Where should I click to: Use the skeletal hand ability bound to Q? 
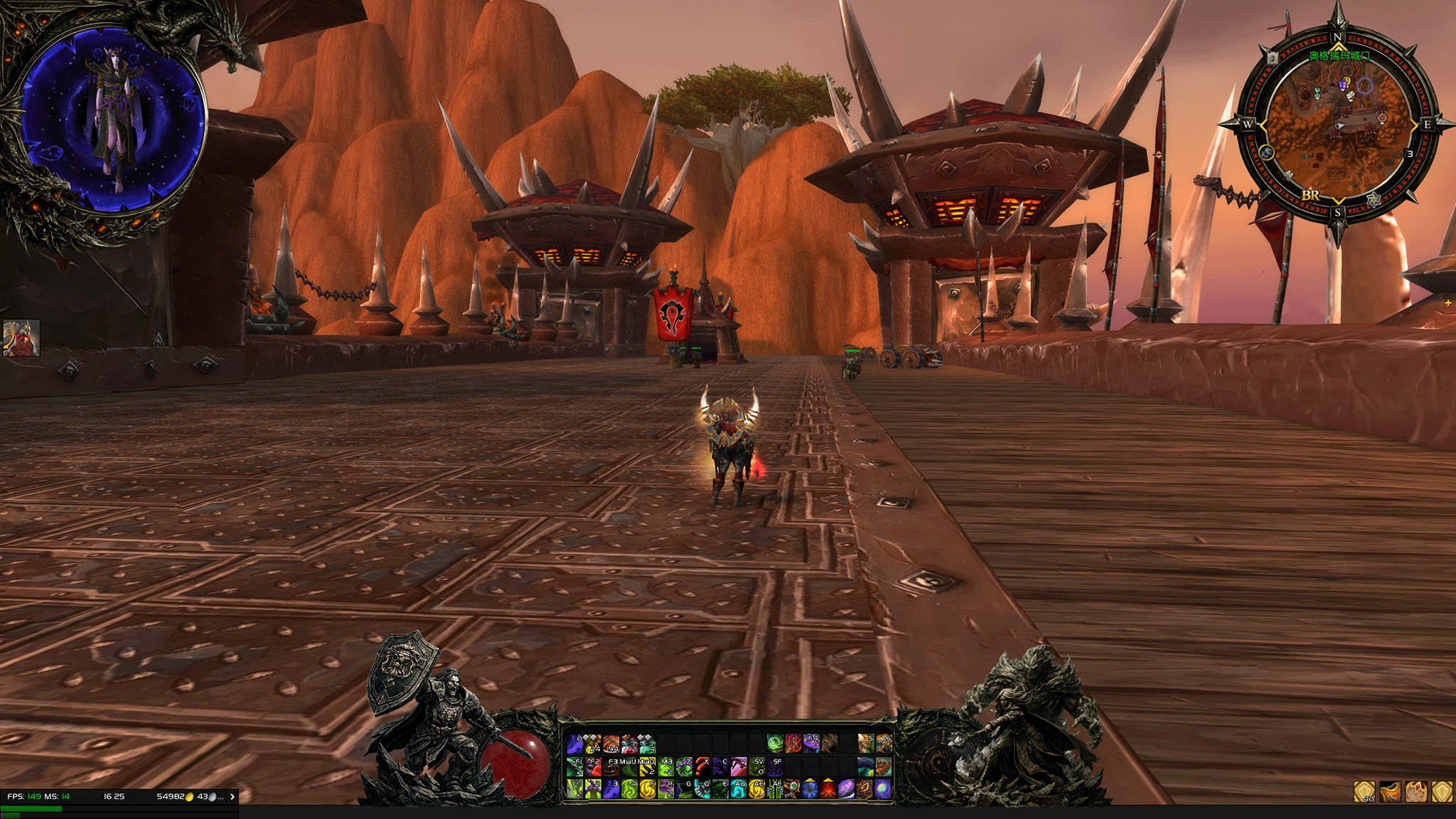702,788
